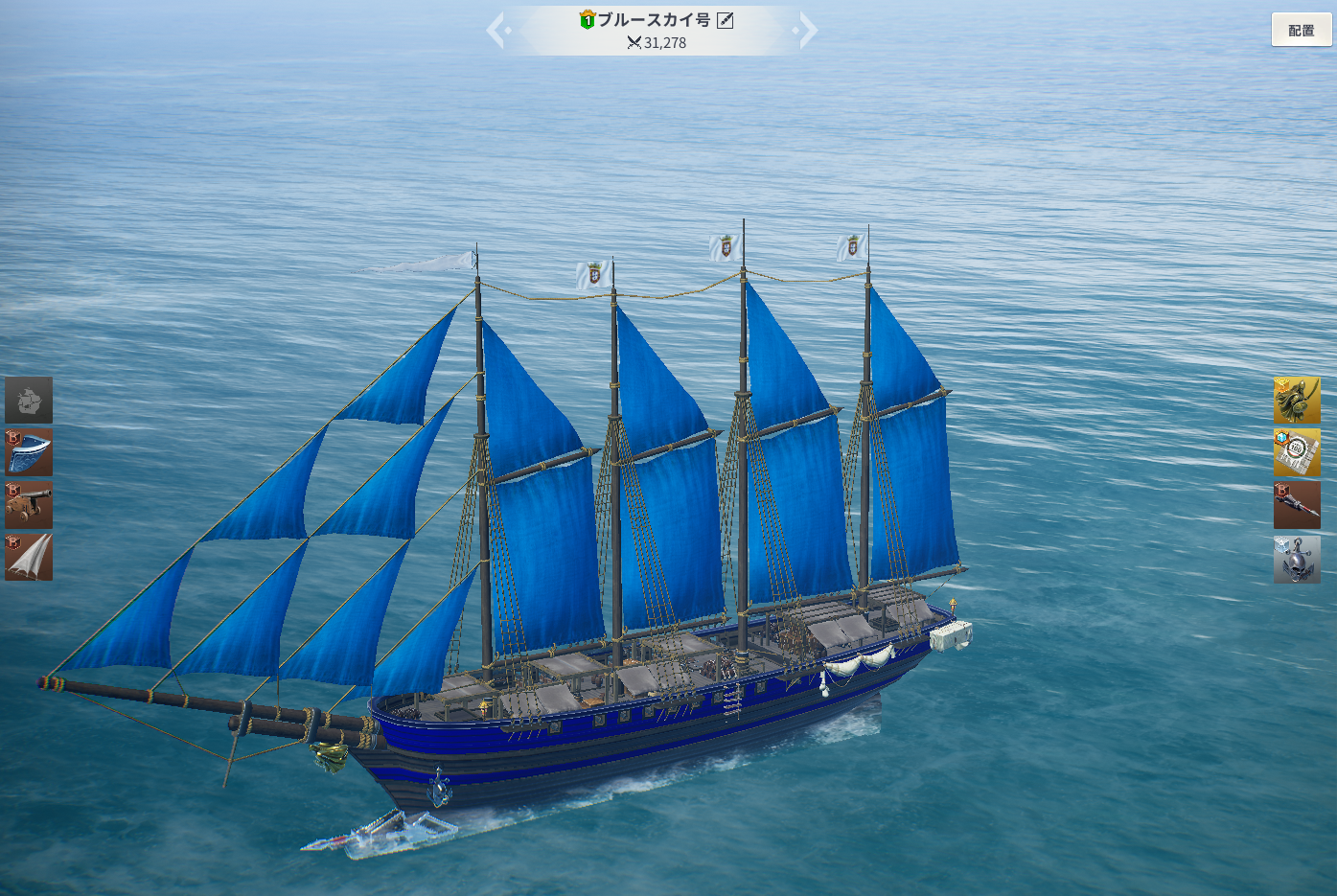Choose the silver skull anchor slot
1337x896 pixels.
1297,559
